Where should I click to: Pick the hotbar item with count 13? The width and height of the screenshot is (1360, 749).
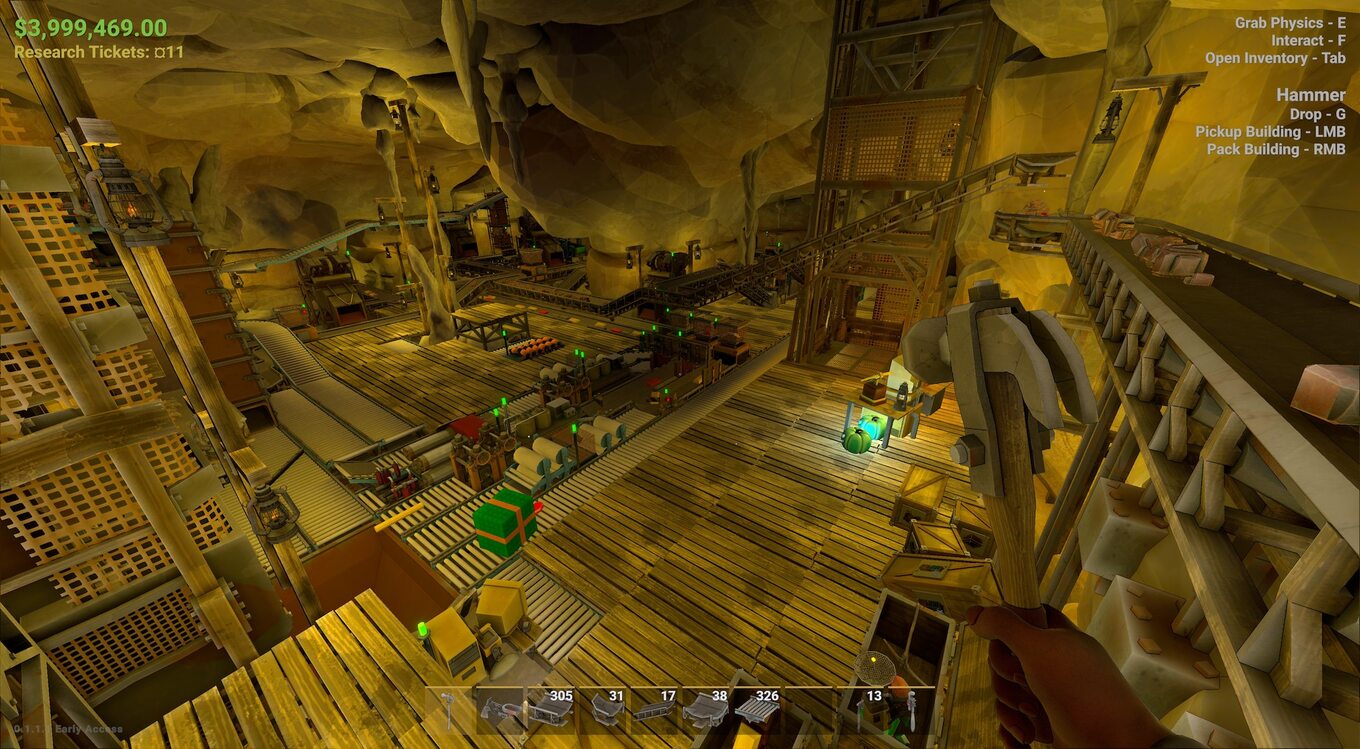pos(860,710)
